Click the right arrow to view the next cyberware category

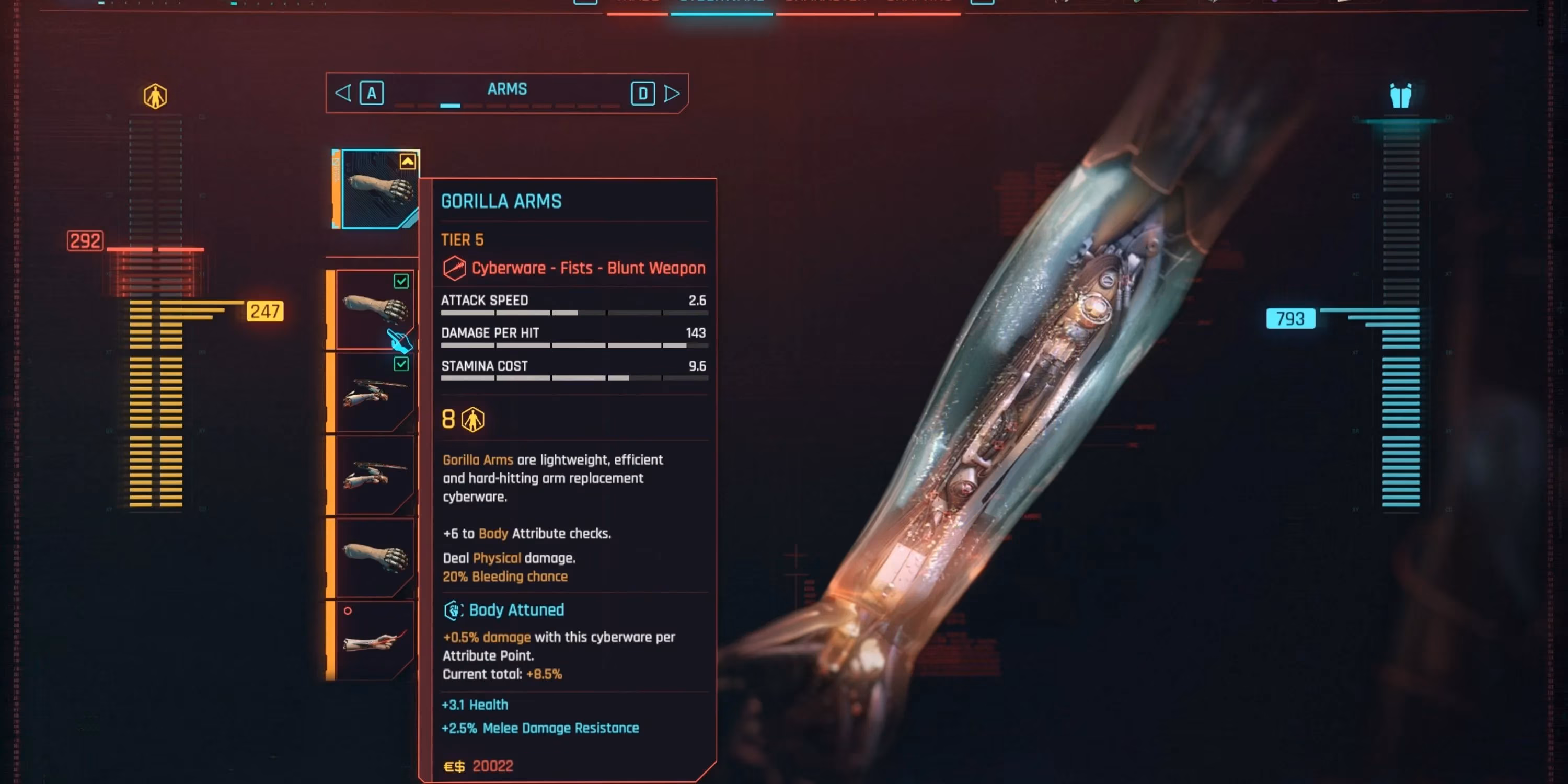click(672, 93)
